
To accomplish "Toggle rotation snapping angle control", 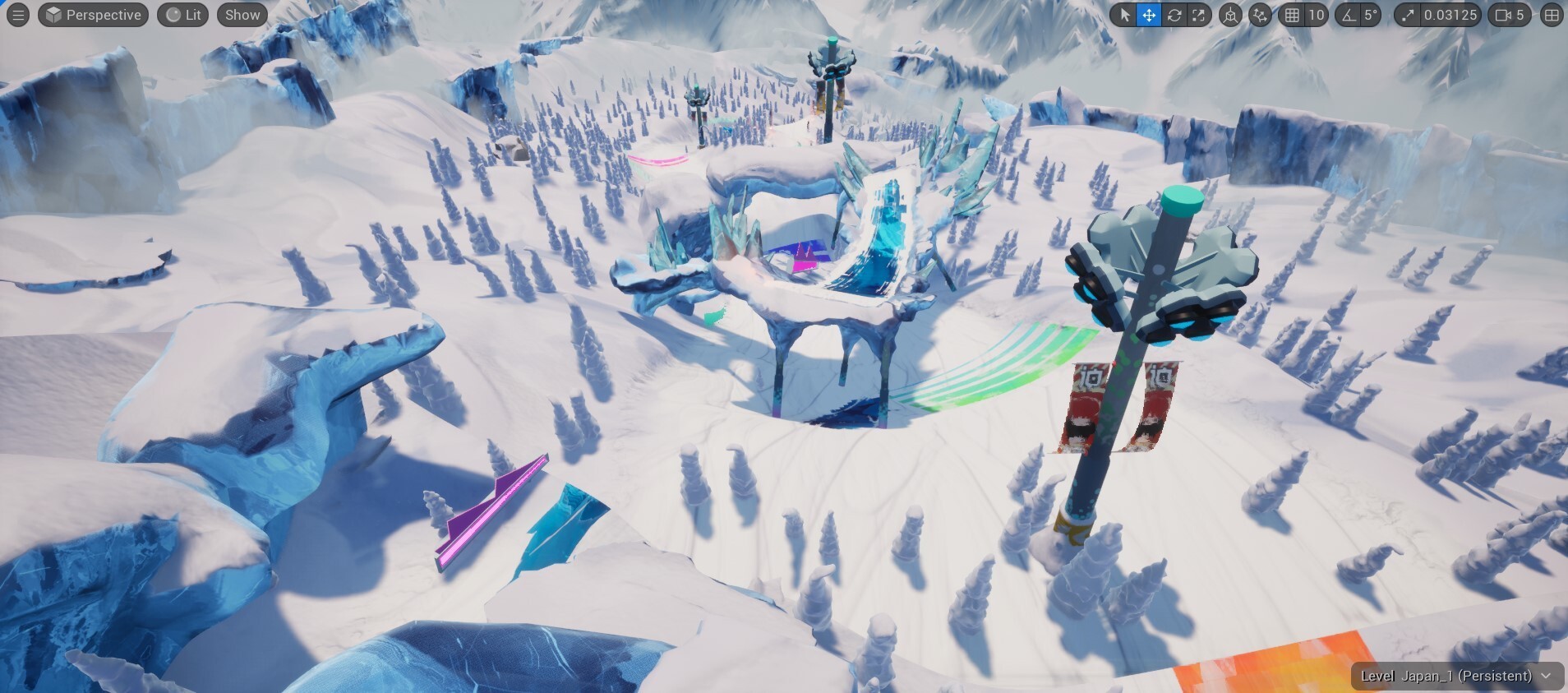I will (x=1349, y=15).
